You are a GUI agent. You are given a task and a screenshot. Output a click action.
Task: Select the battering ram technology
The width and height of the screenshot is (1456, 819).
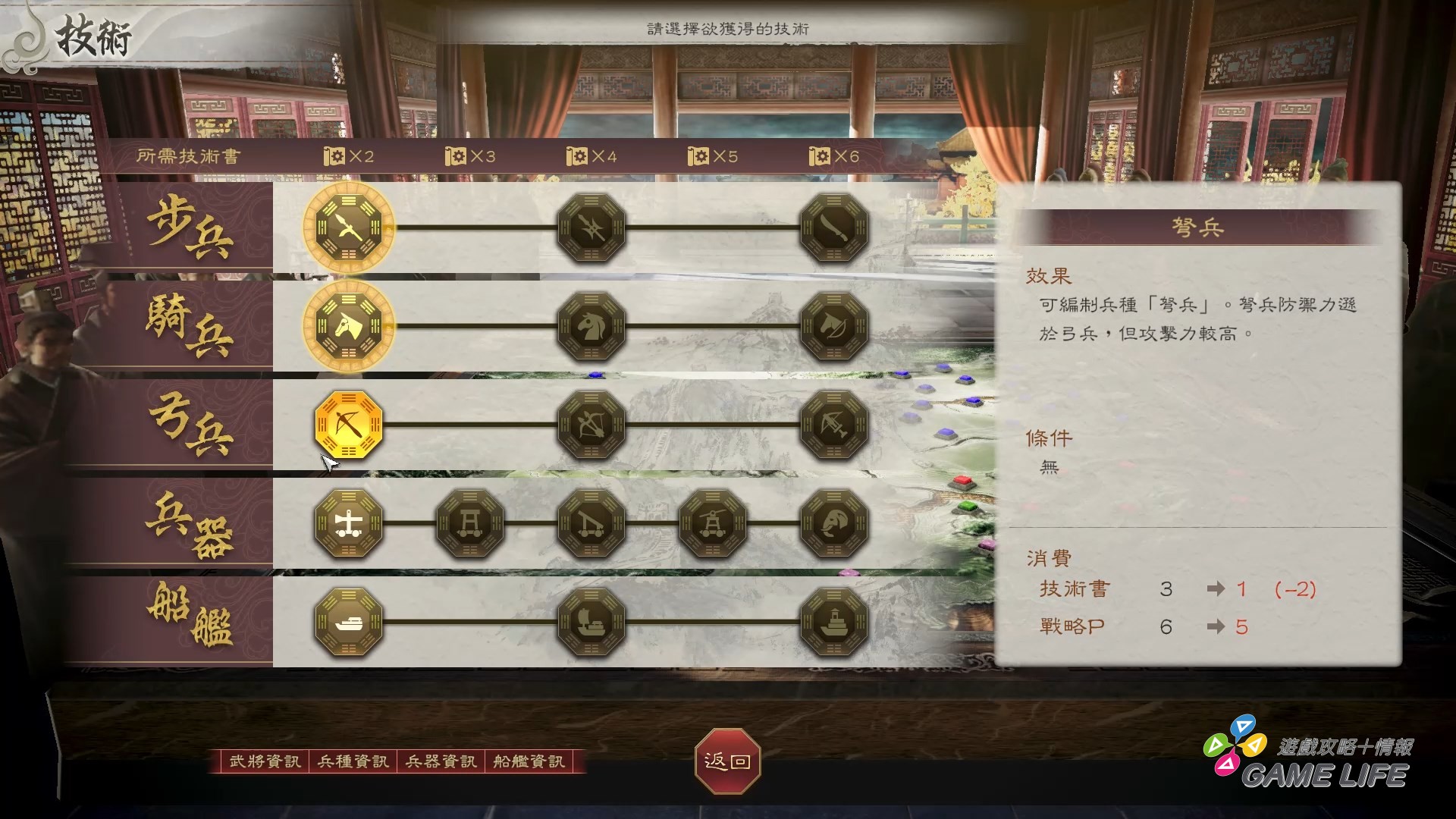point(469,523)
